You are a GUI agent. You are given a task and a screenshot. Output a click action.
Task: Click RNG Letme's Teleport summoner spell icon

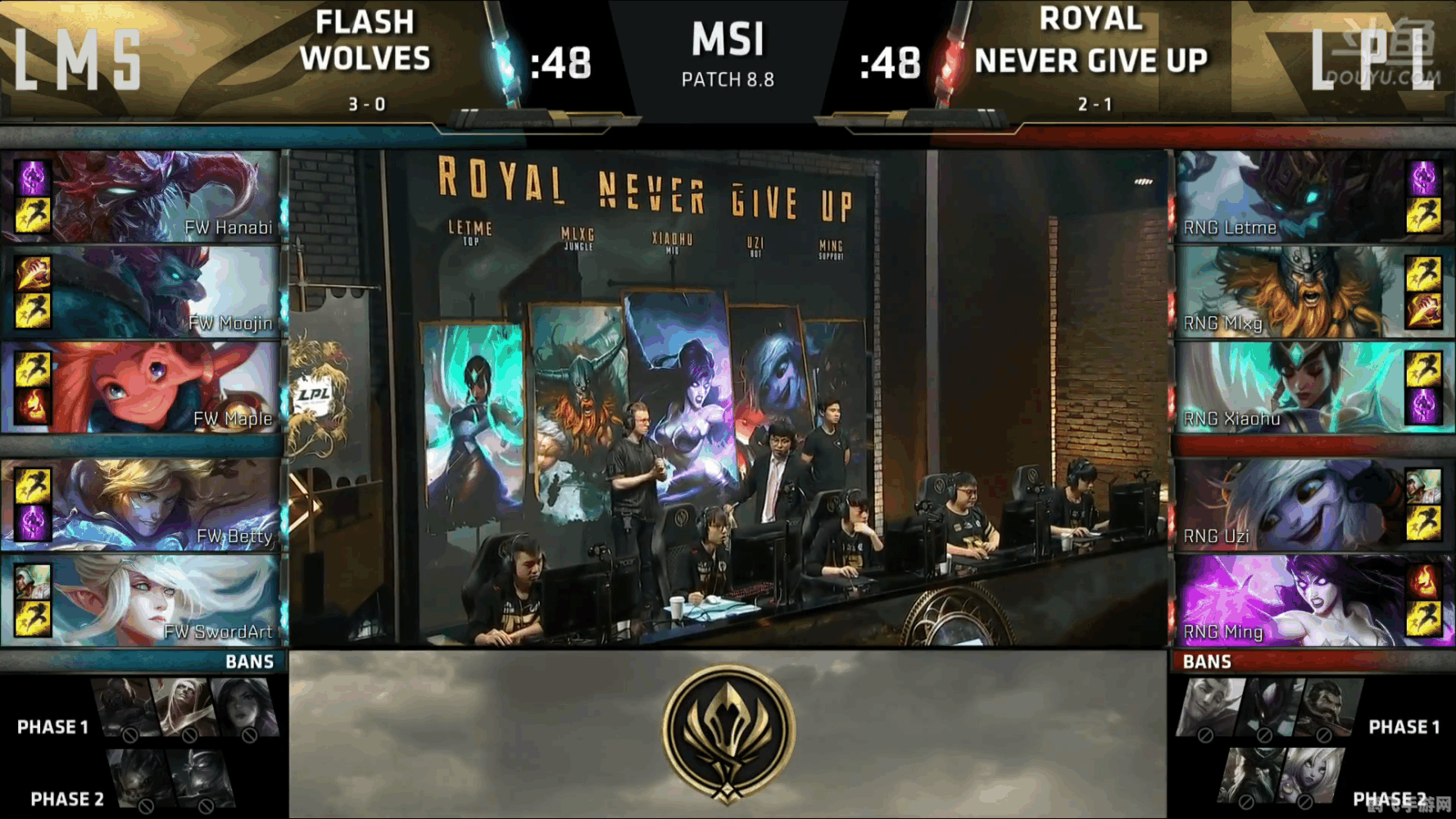(1424, 178)
